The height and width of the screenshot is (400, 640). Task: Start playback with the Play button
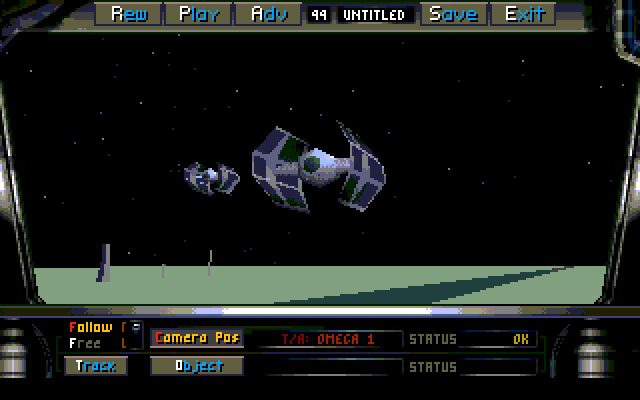click(x=200, y=14)
